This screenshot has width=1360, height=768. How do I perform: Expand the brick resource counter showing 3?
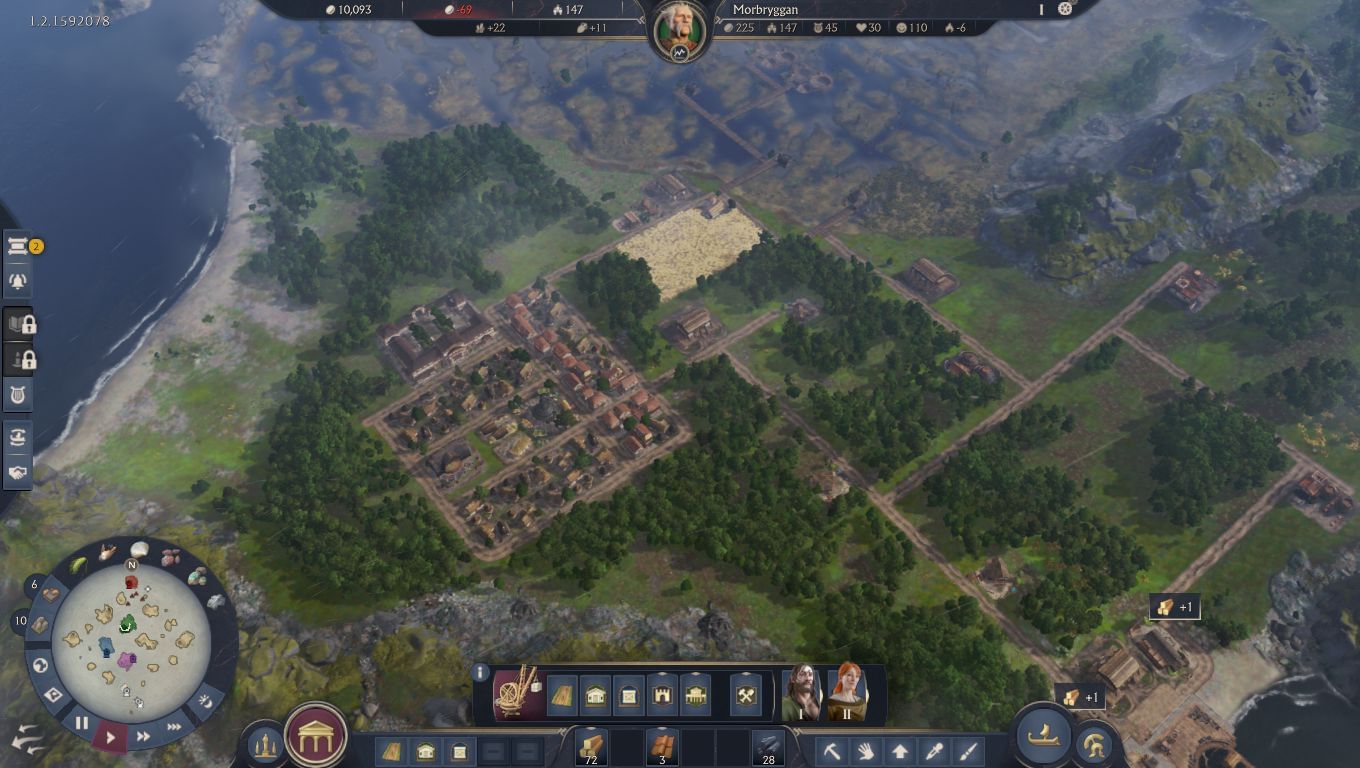tap(662, 746)
